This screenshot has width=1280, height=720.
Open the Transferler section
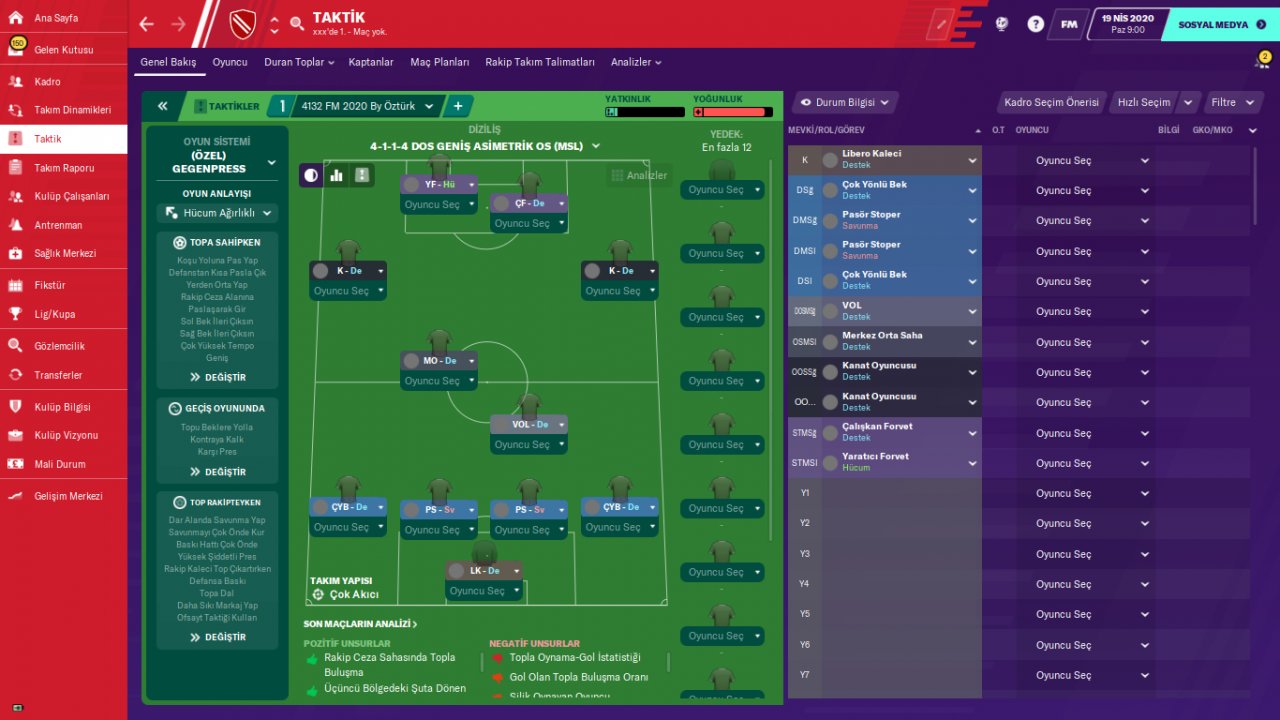58,375
